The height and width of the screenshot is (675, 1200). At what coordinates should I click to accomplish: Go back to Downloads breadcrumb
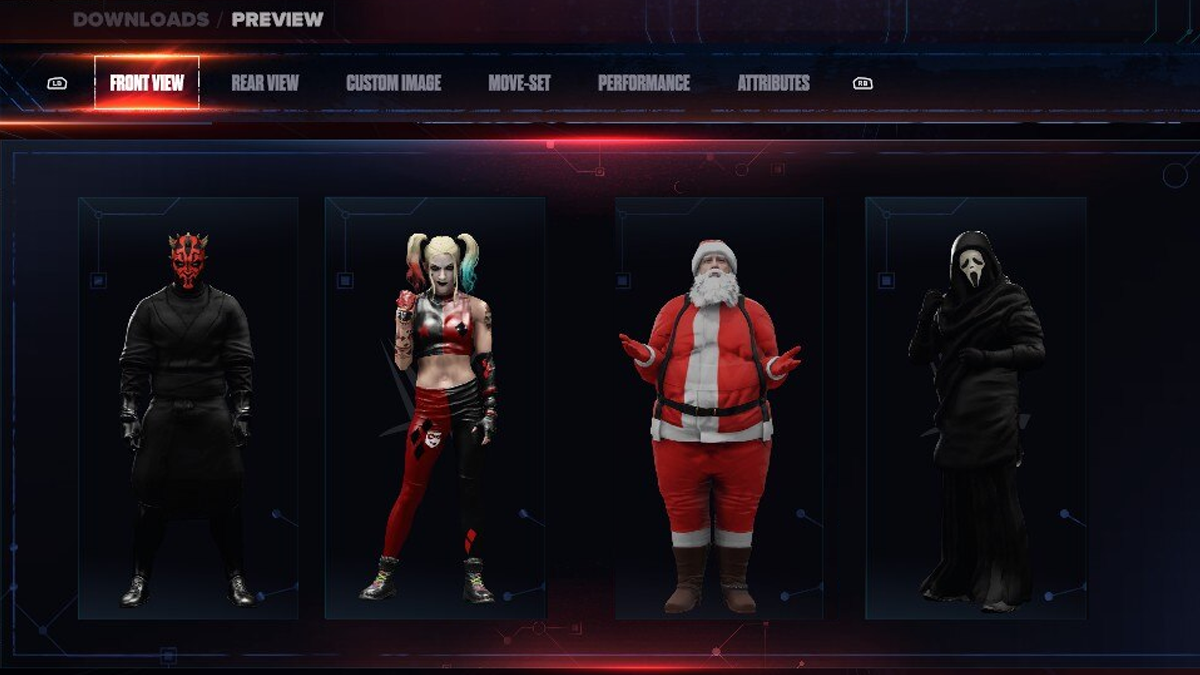point(141,19)
